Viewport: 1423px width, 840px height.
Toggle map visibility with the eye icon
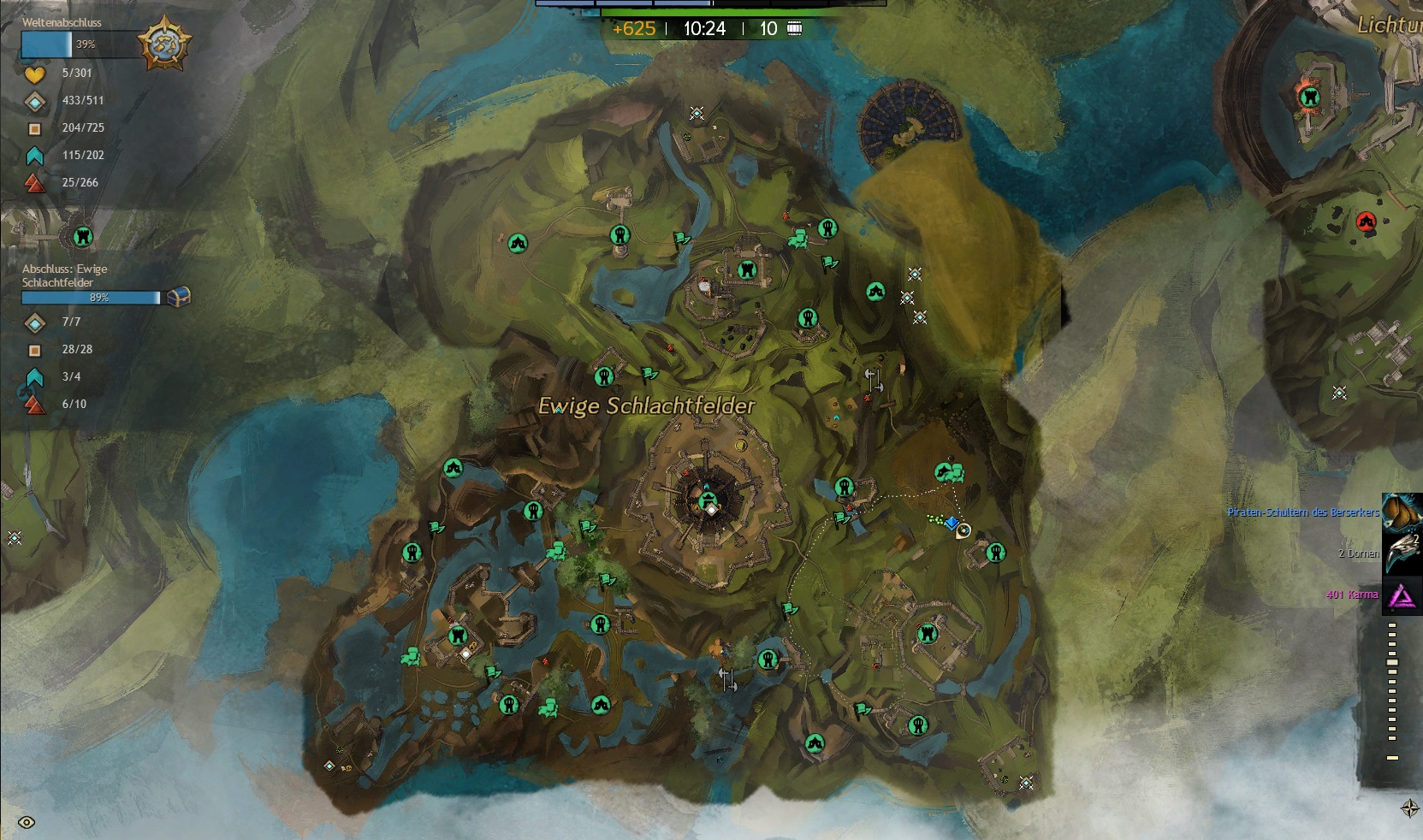(27, 823)
